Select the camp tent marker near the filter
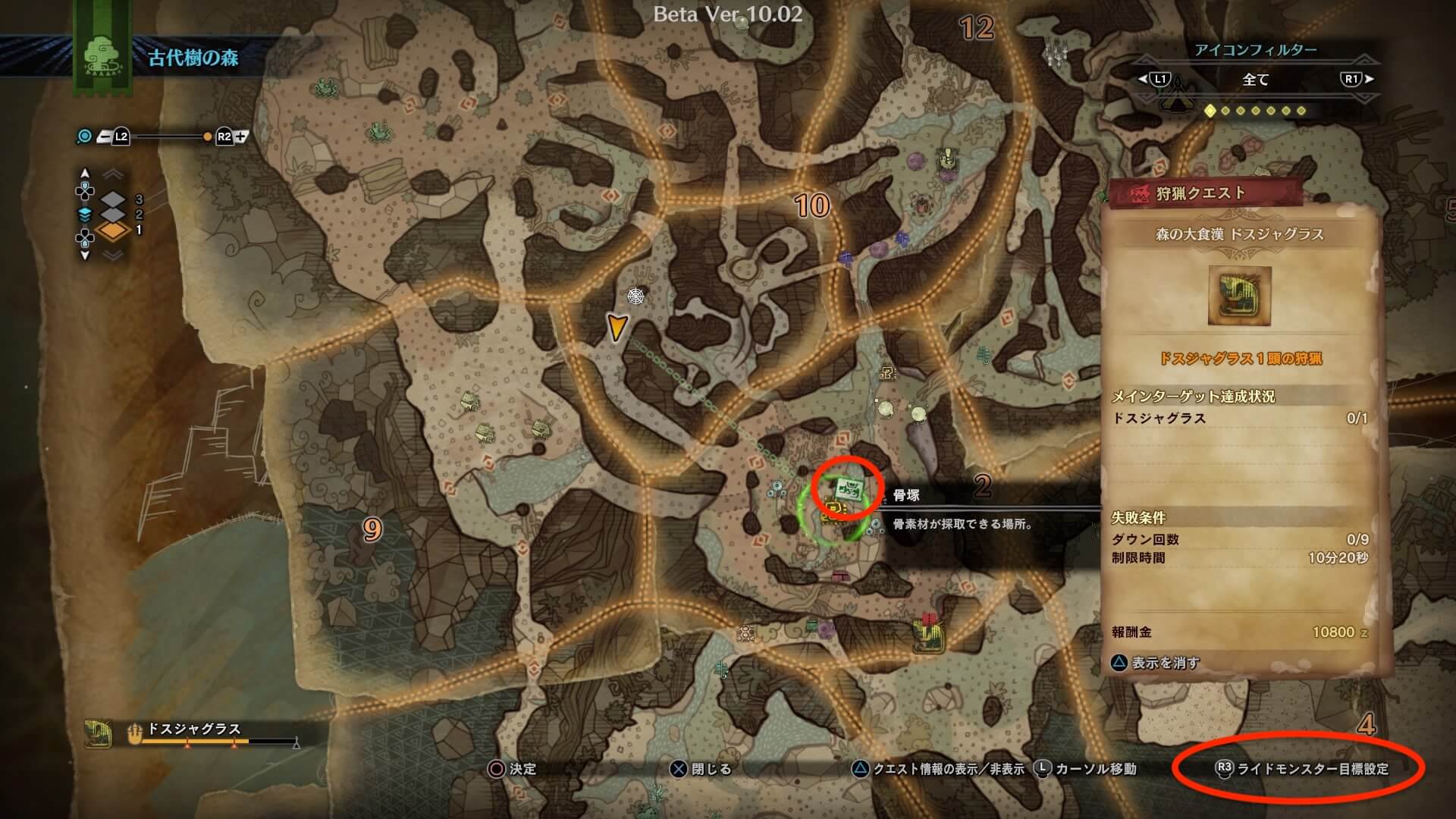1456x819 pixels. coord(1177,97)
